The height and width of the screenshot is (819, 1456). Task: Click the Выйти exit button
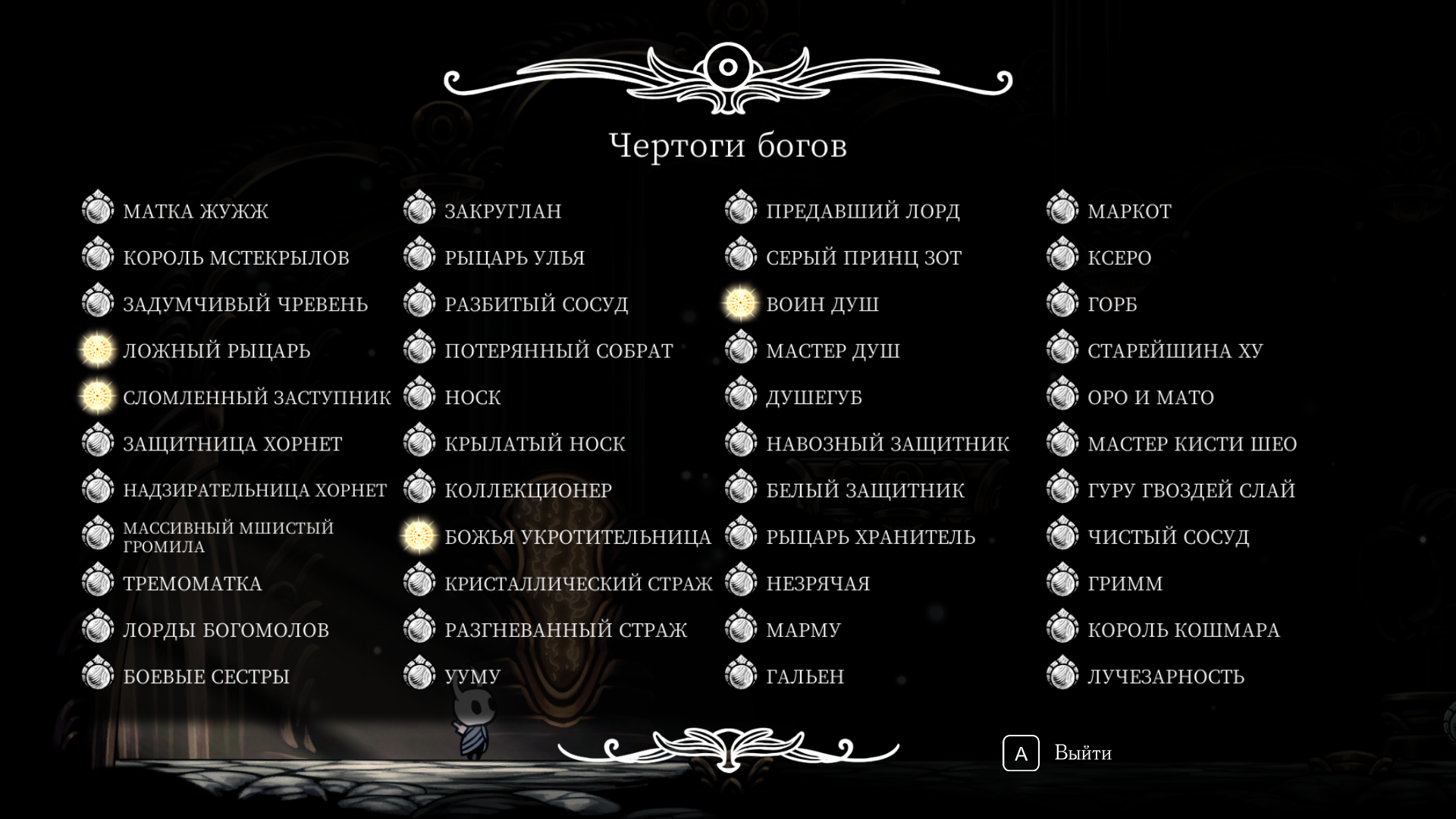coord(1059,753)
